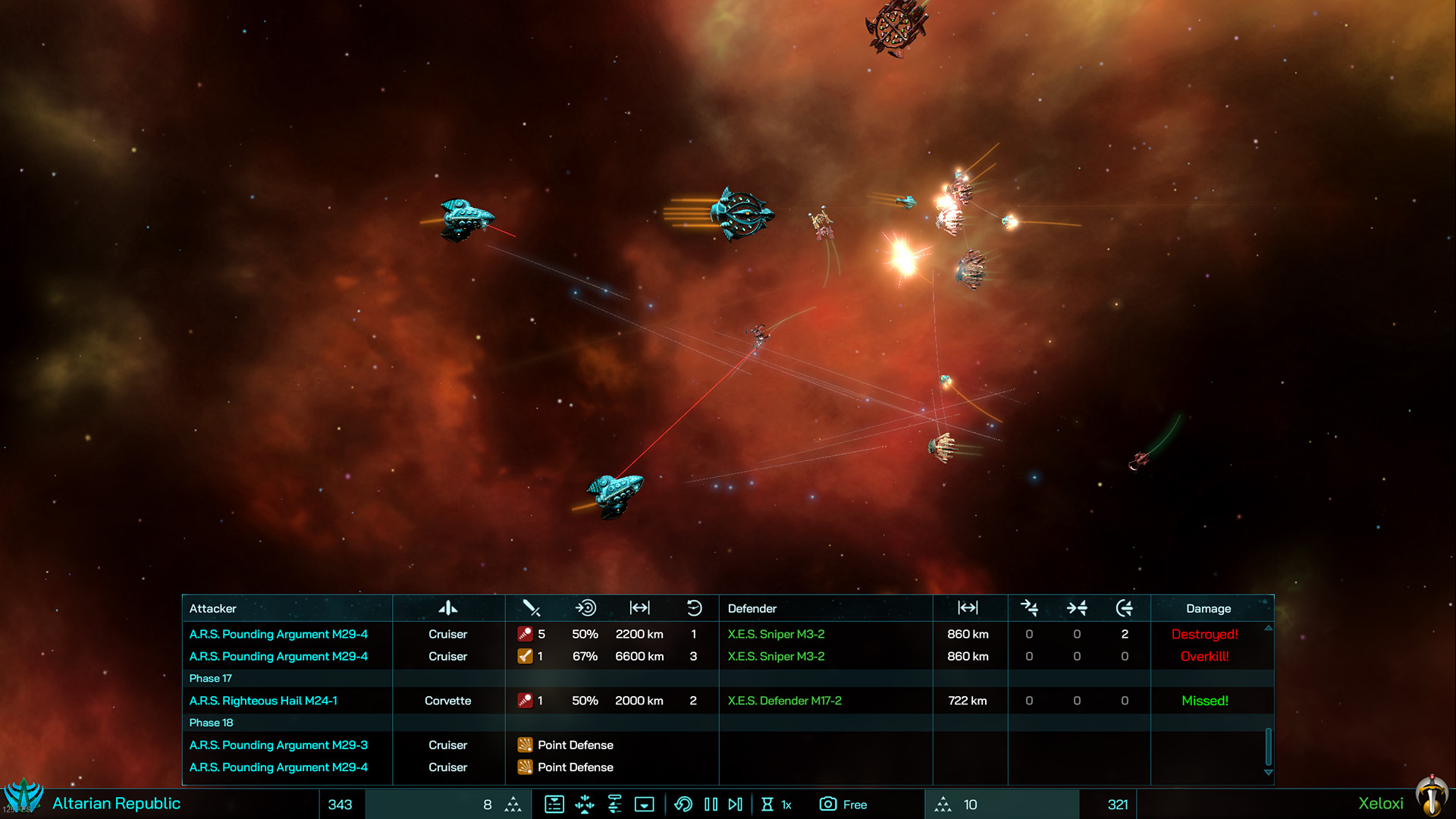1456x819 pixels.
Task: Change the 1x playback speed
Action: (x=777, y=805)
